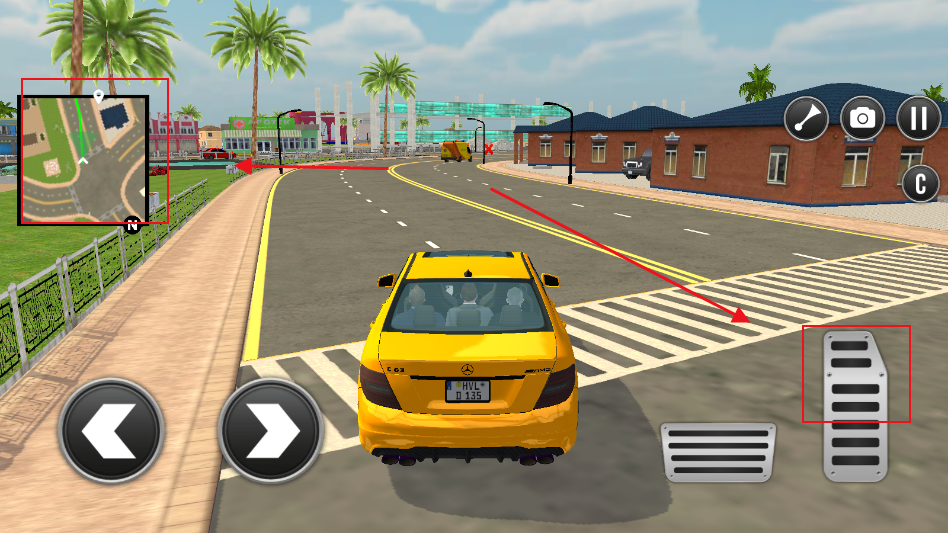Viewport: 948px width, 533px height.
Task: Open the minimap
Action: [x=84, y=159]
